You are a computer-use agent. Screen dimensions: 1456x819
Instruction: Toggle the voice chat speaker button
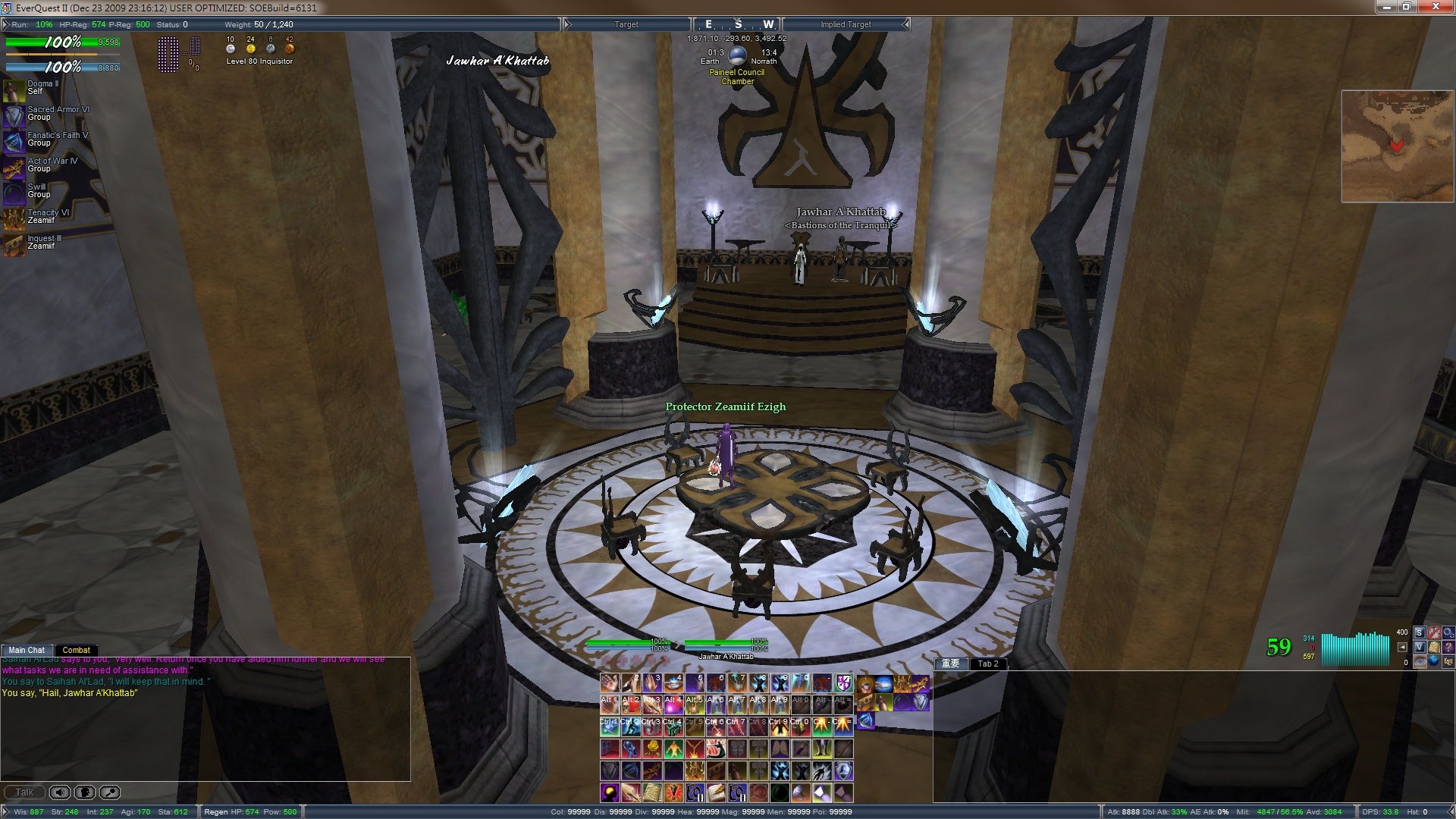60,792
